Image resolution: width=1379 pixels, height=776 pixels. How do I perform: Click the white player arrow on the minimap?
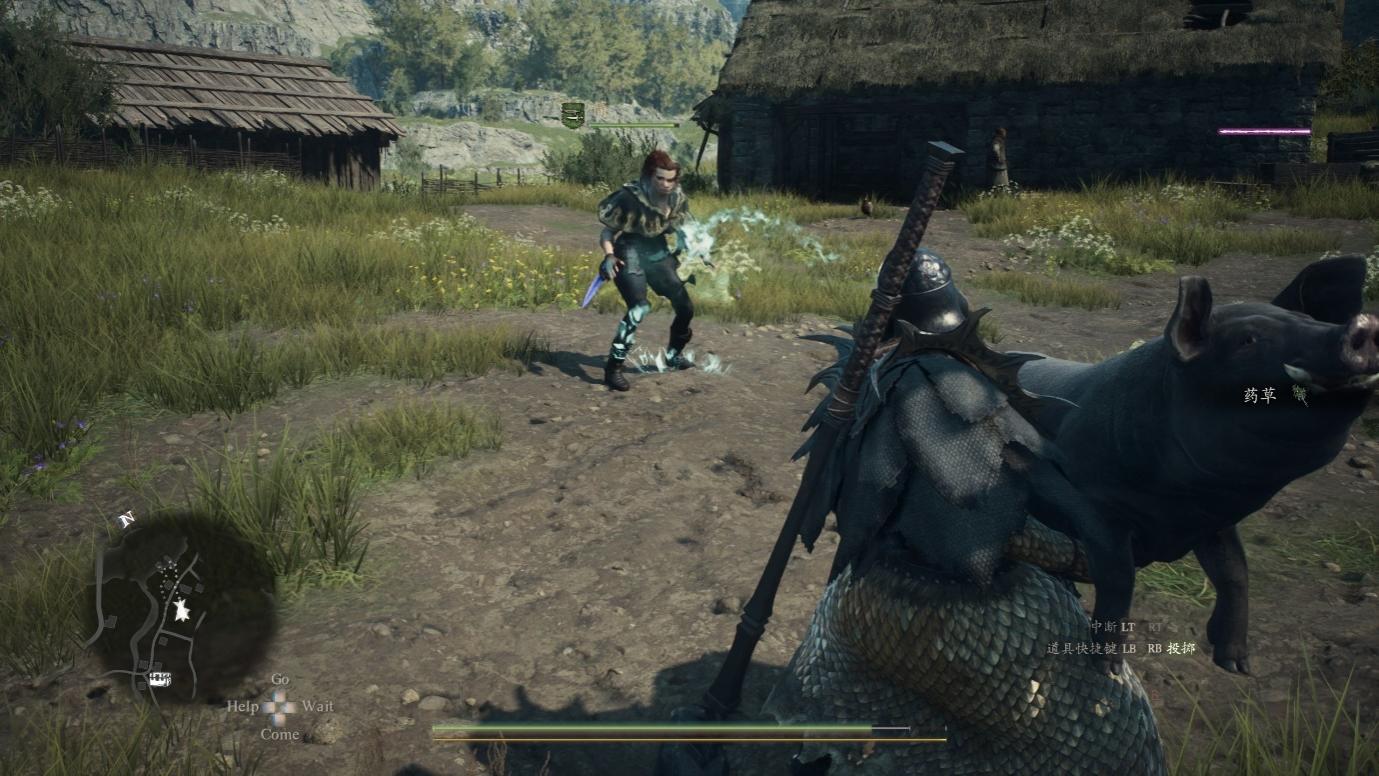(181, 609)
